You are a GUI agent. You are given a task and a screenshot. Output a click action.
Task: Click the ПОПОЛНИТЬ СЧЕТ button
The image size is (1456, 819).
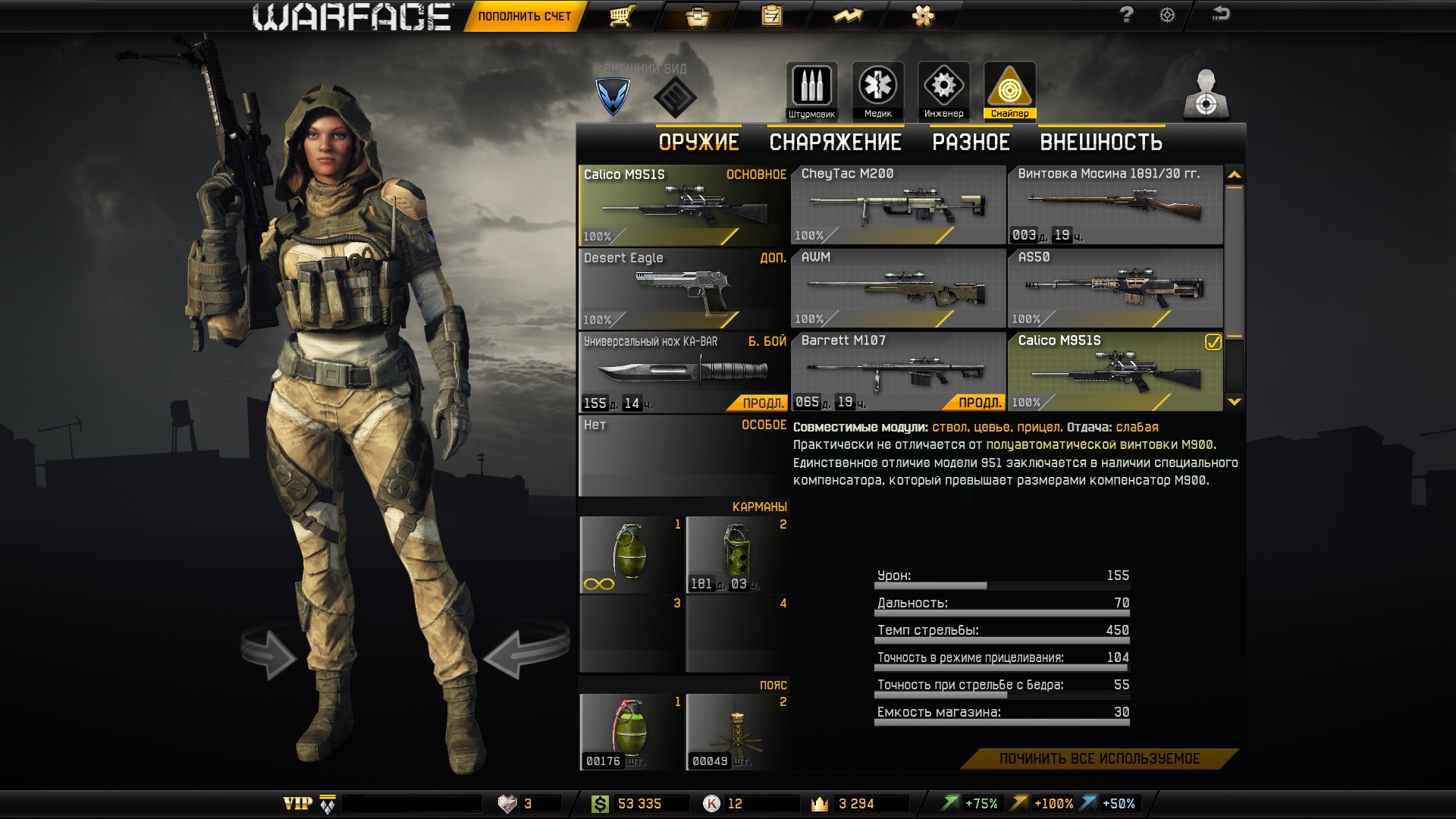524,16
